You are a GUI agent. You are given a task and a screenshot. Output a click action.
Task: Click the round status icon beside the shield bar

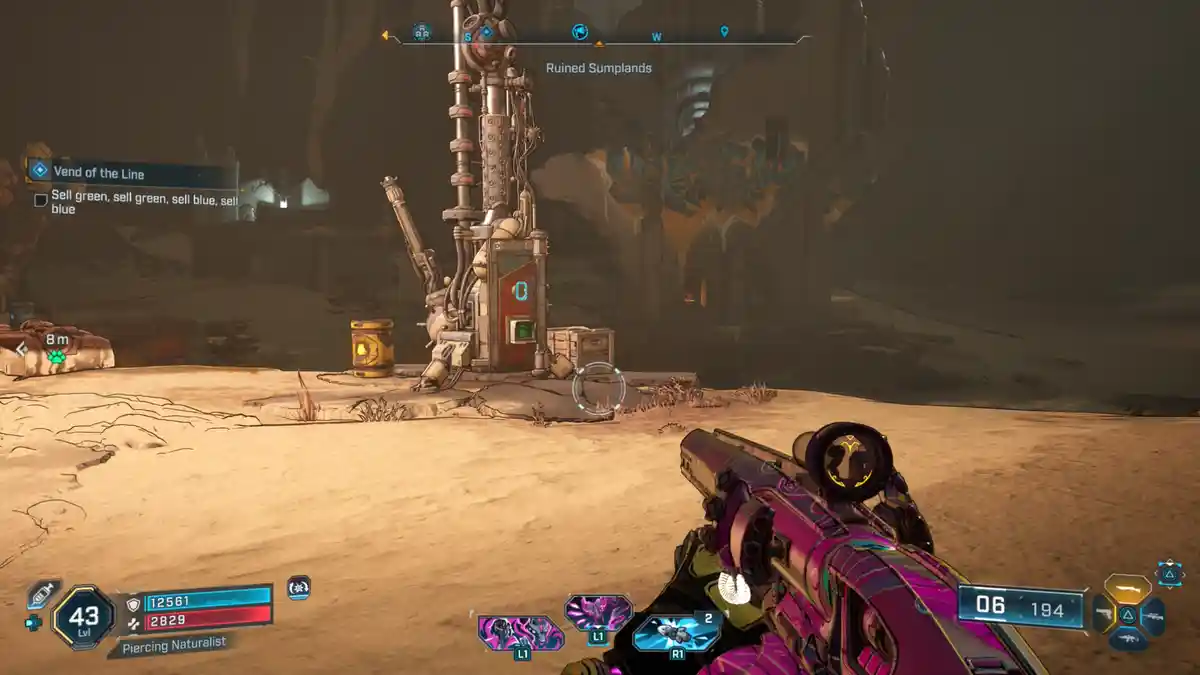(298, 588)
